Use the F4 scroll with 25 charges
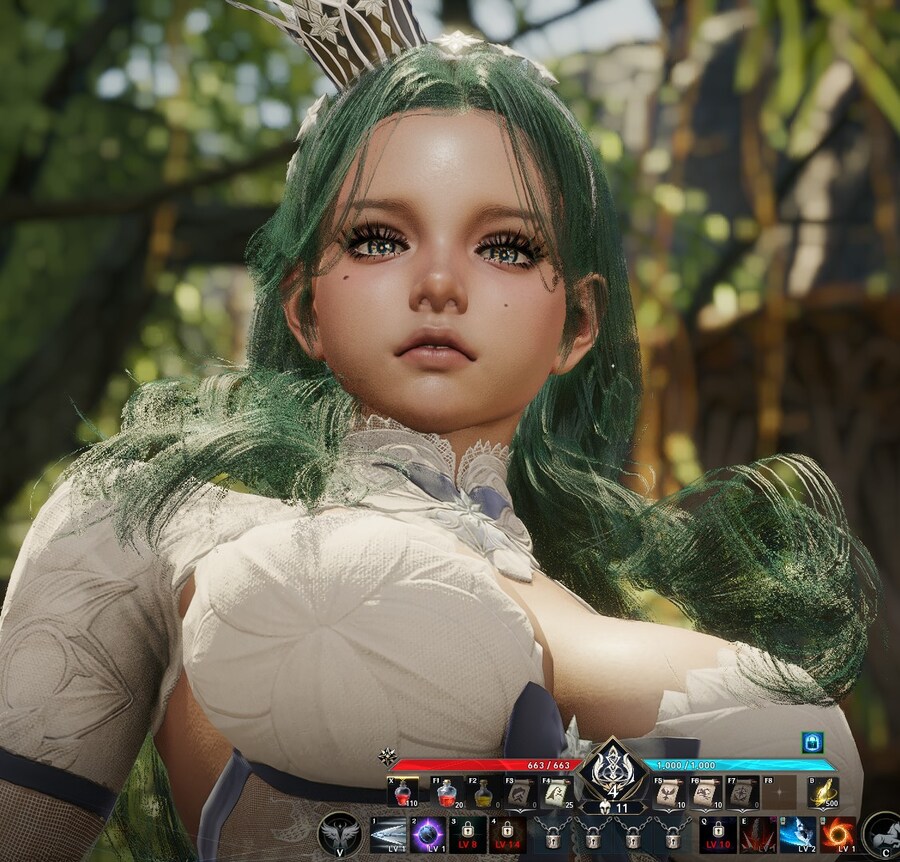This screenshot has height=862, width=900. (558, 792)
